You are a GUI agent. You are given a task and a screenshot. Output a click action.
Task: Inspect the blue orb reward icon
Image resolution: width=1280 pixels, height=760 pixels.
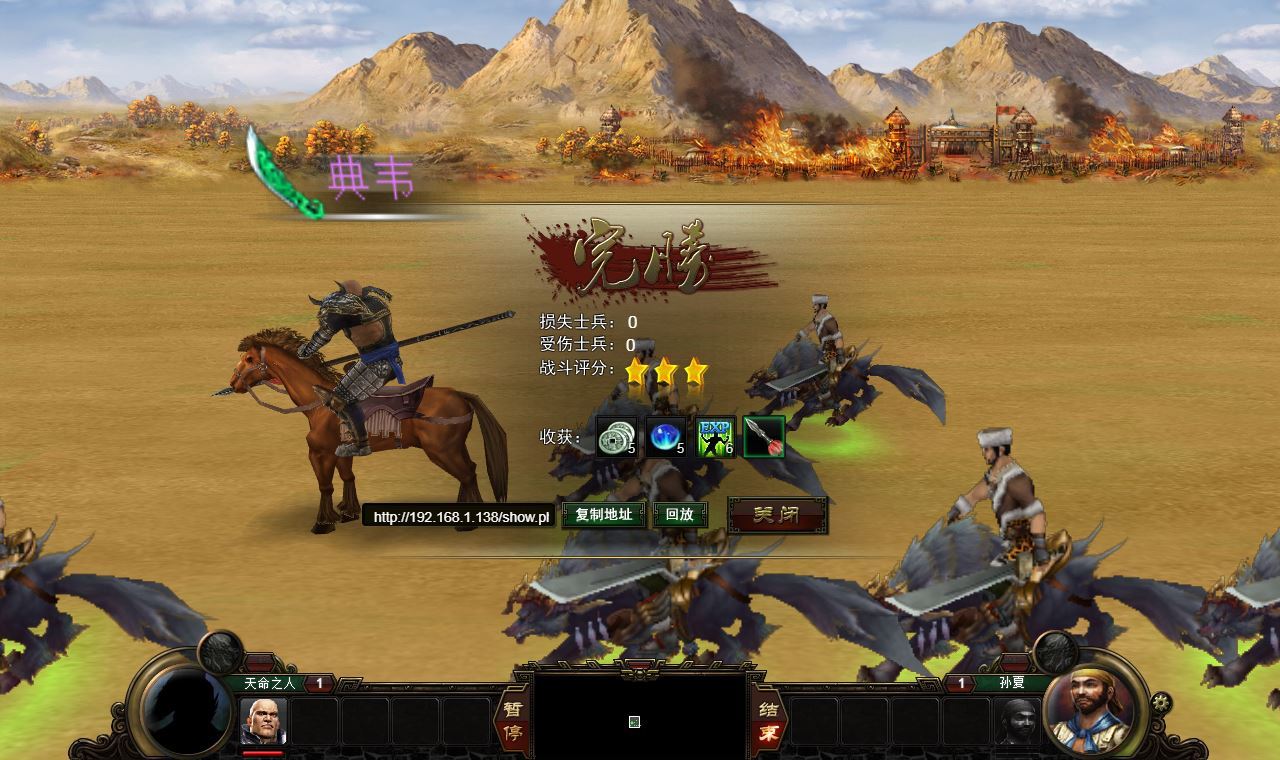[x=666, y=437]
